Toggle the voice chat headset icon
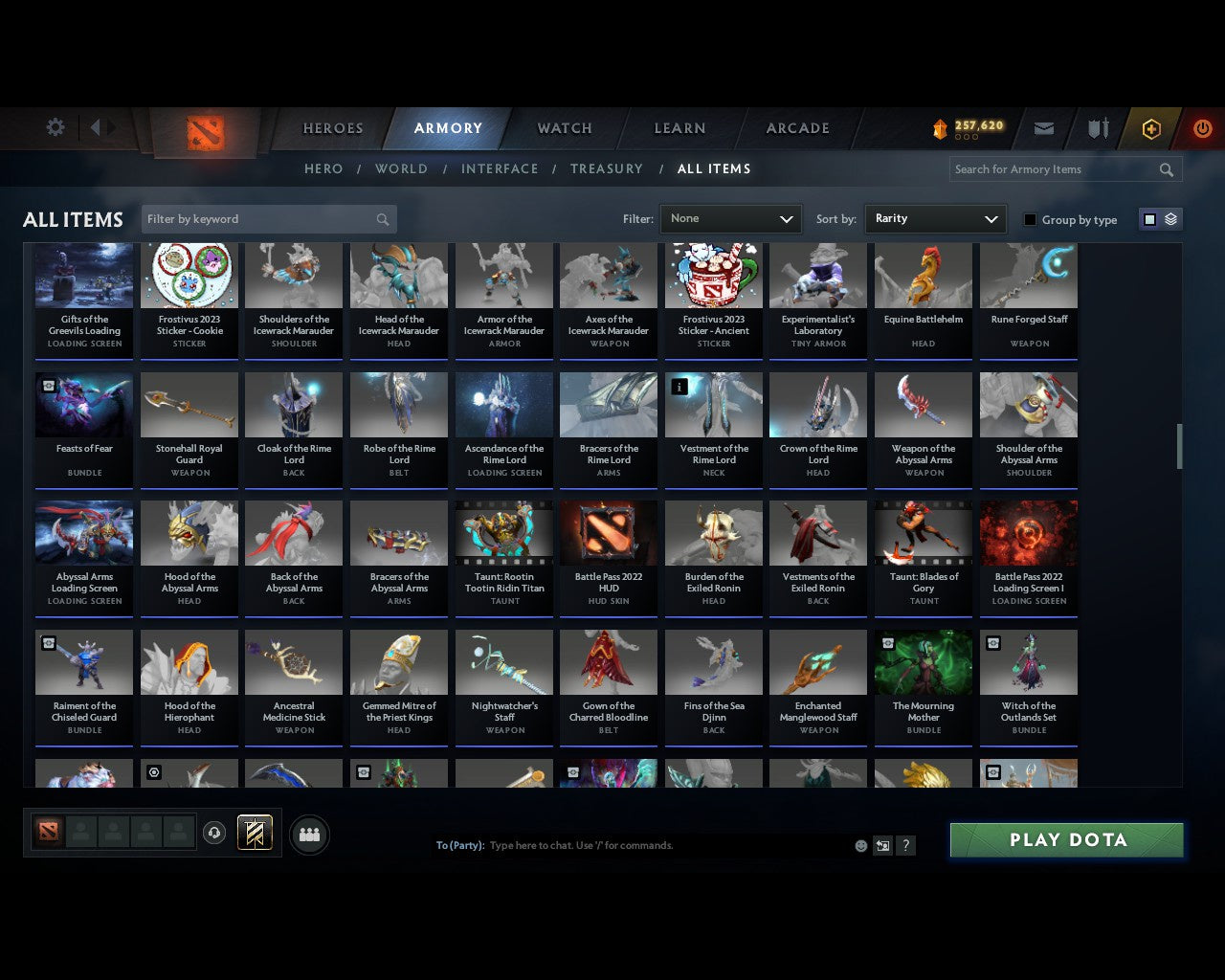 click(213, 834)
